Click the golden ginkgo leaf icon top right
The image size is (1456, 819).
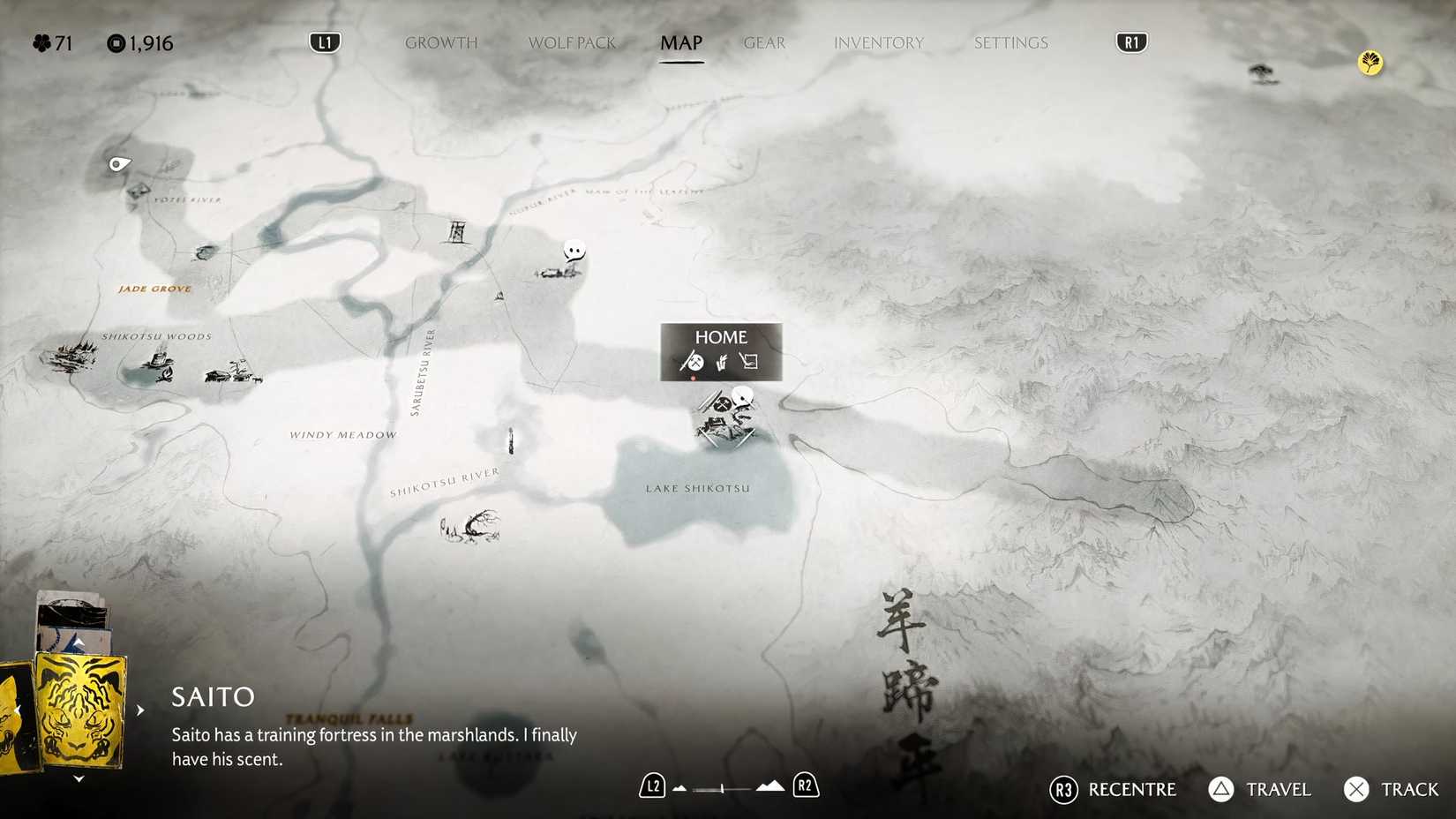click(1369, 63)
